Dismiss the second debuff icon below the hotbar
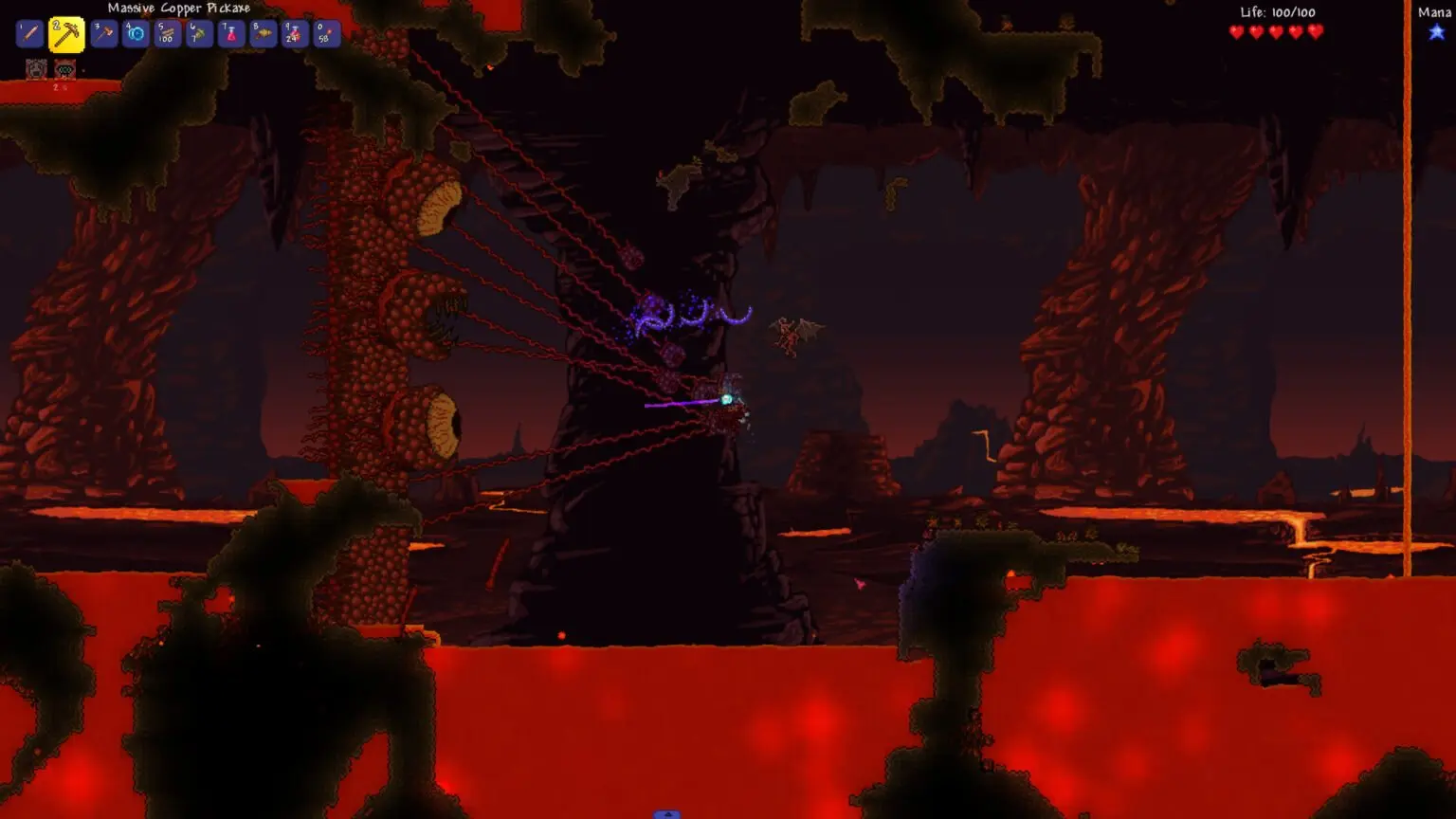1456x819 pixels. [x=64, y=66]
